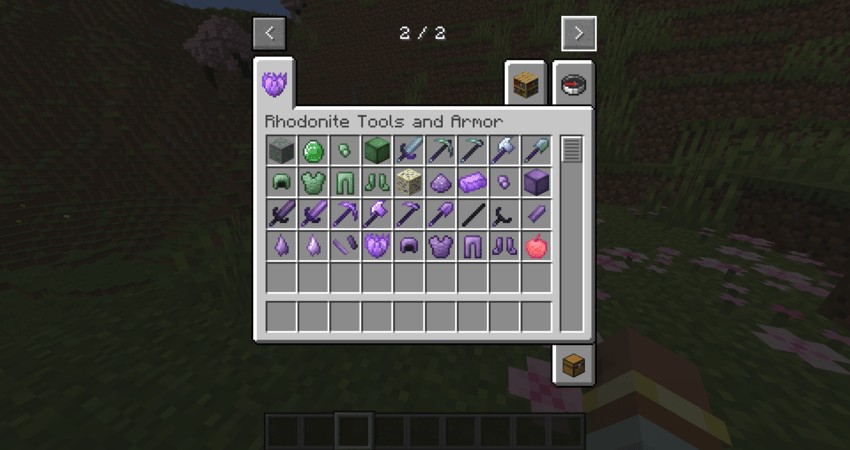Pick the purple rhodonite leggings
The height and width of the screenshot is (450, 850).
point(473,246)
